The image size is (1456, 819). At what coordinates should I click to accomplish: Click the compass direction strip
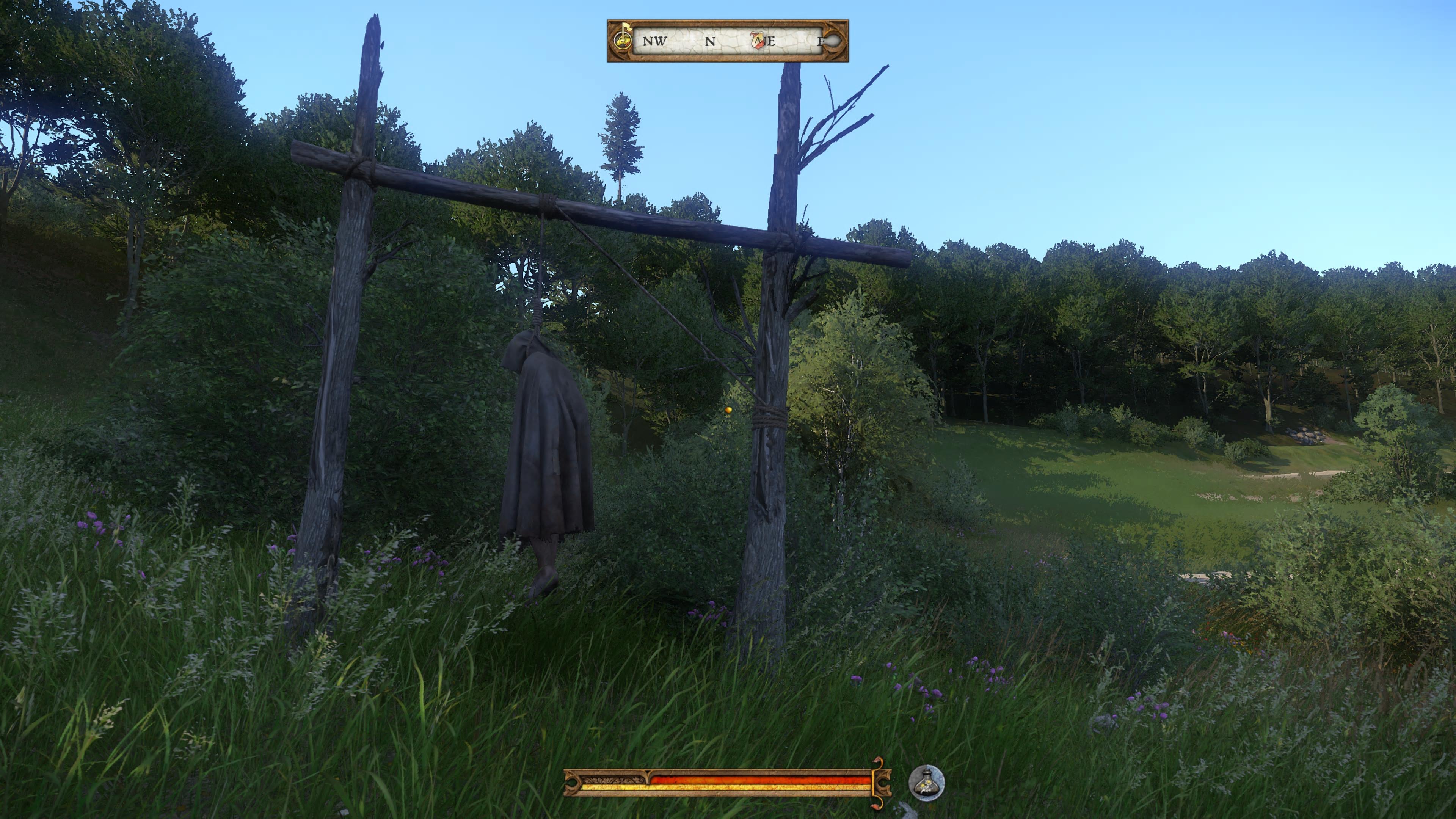click(727, 41)
